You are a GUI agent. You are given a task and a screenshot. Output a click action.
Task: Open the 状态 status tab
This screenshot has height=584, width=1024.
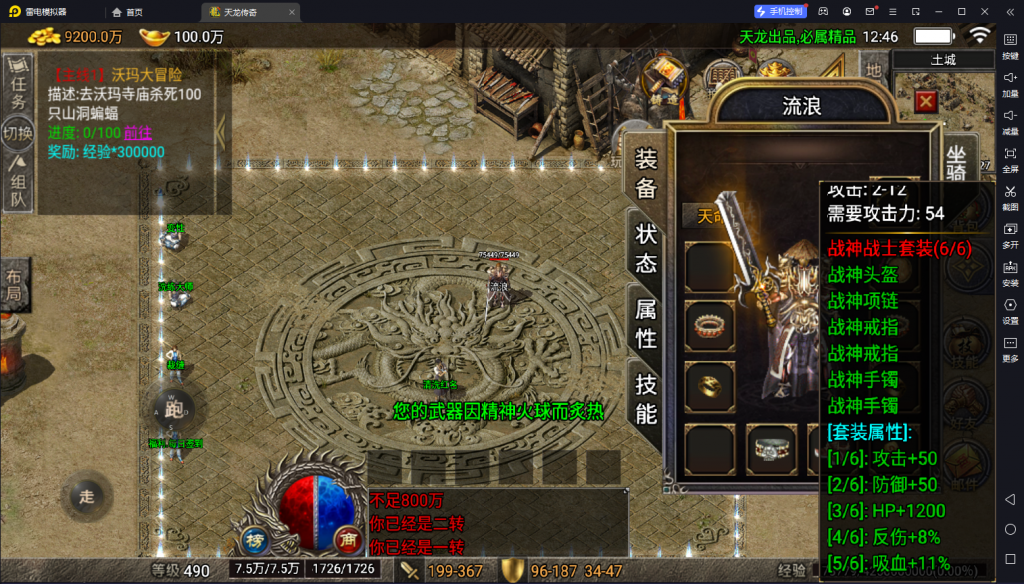pos(646,247)
